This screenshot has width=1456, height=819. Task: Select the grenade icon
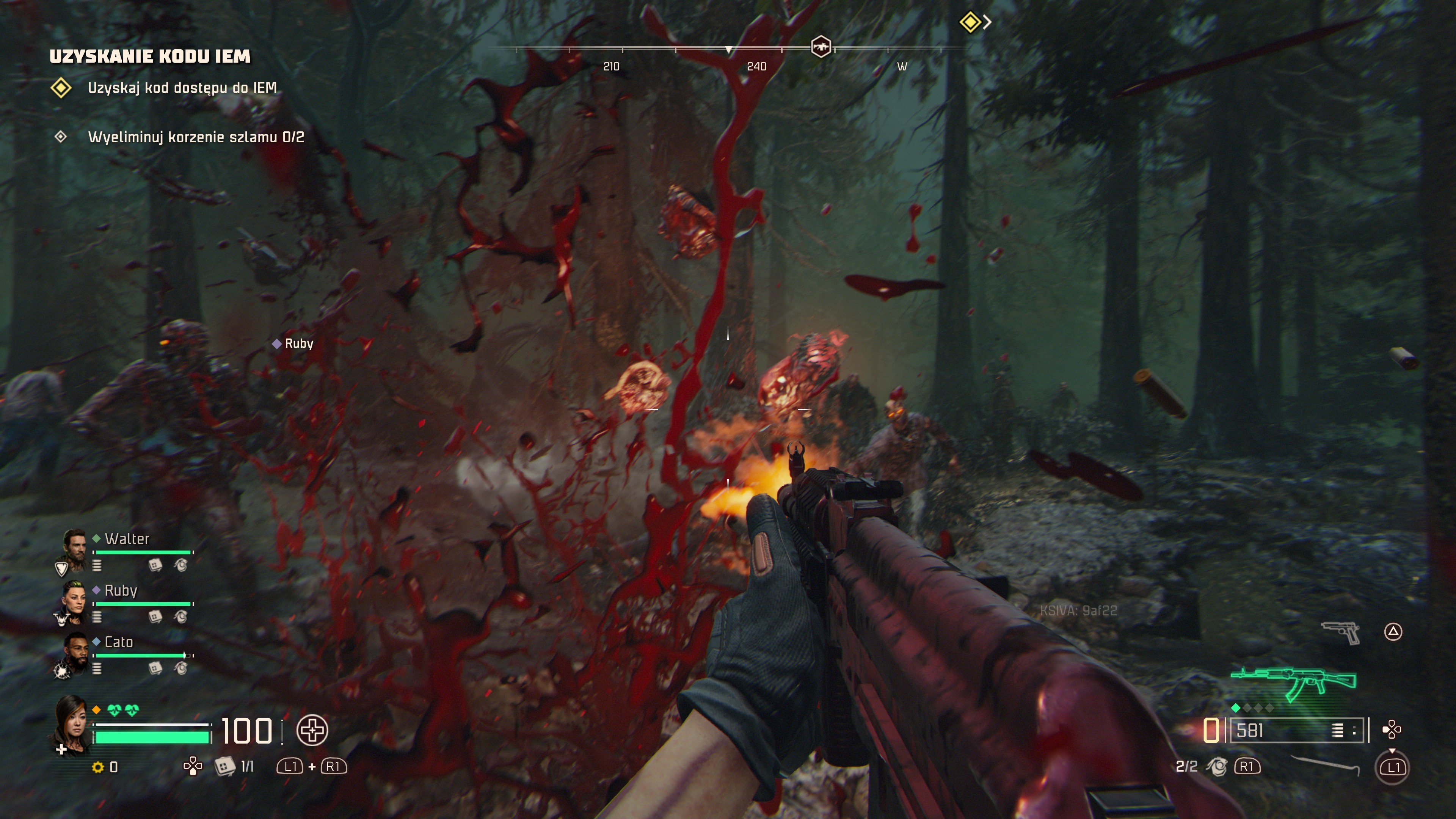(x=1216, y=766)
